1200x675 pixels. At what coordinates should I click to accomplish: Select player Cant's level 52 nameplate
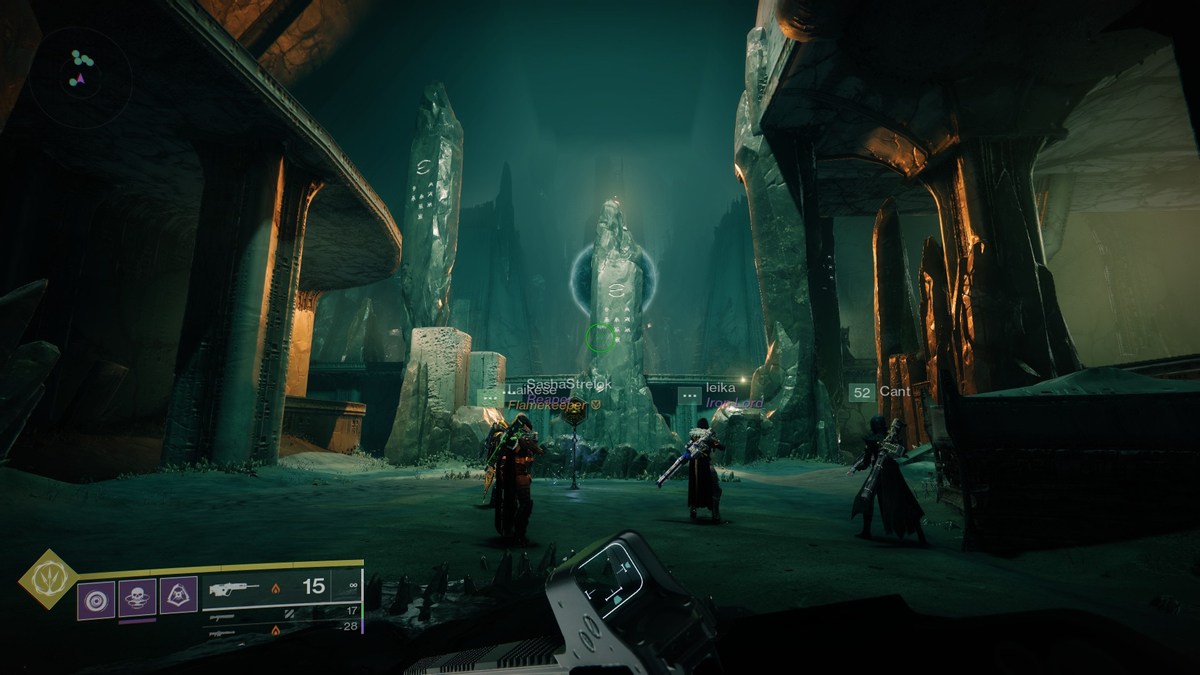tap(880, 392)
